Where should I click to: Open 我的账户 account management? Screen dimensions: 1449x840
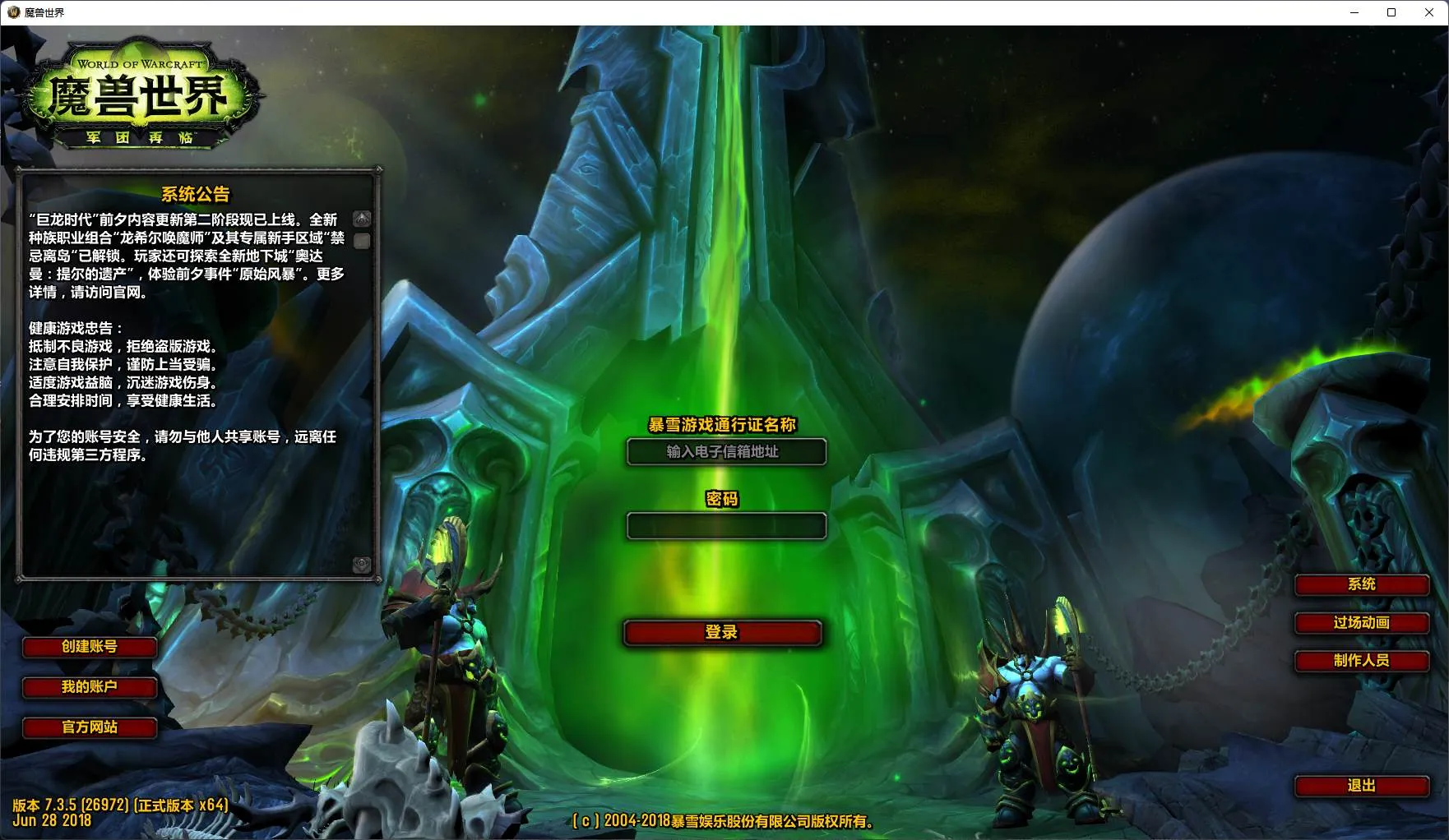pos(90,687)
